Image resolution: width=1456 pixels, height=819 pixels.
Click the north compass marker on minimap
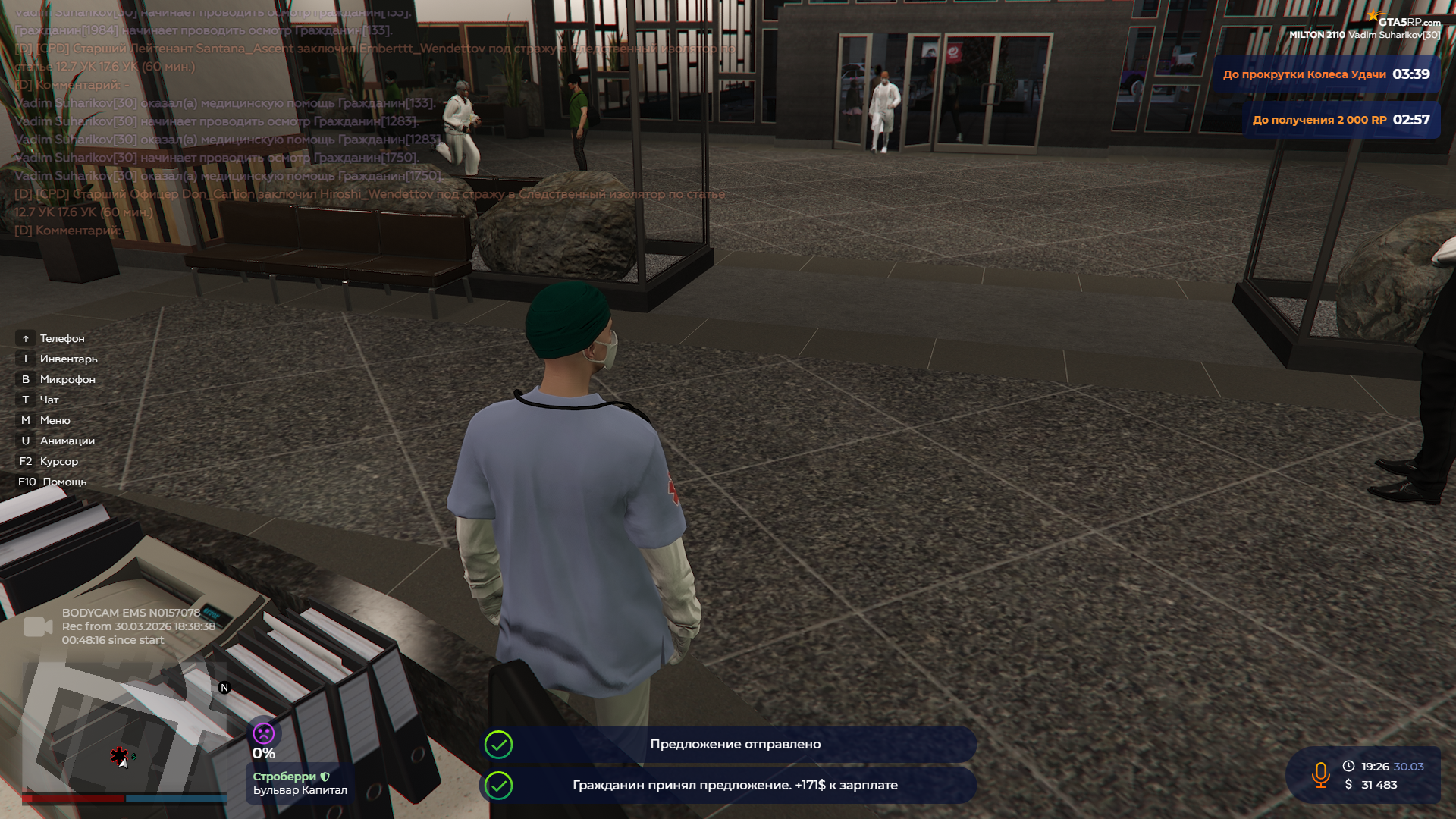[x=224, y=688]
